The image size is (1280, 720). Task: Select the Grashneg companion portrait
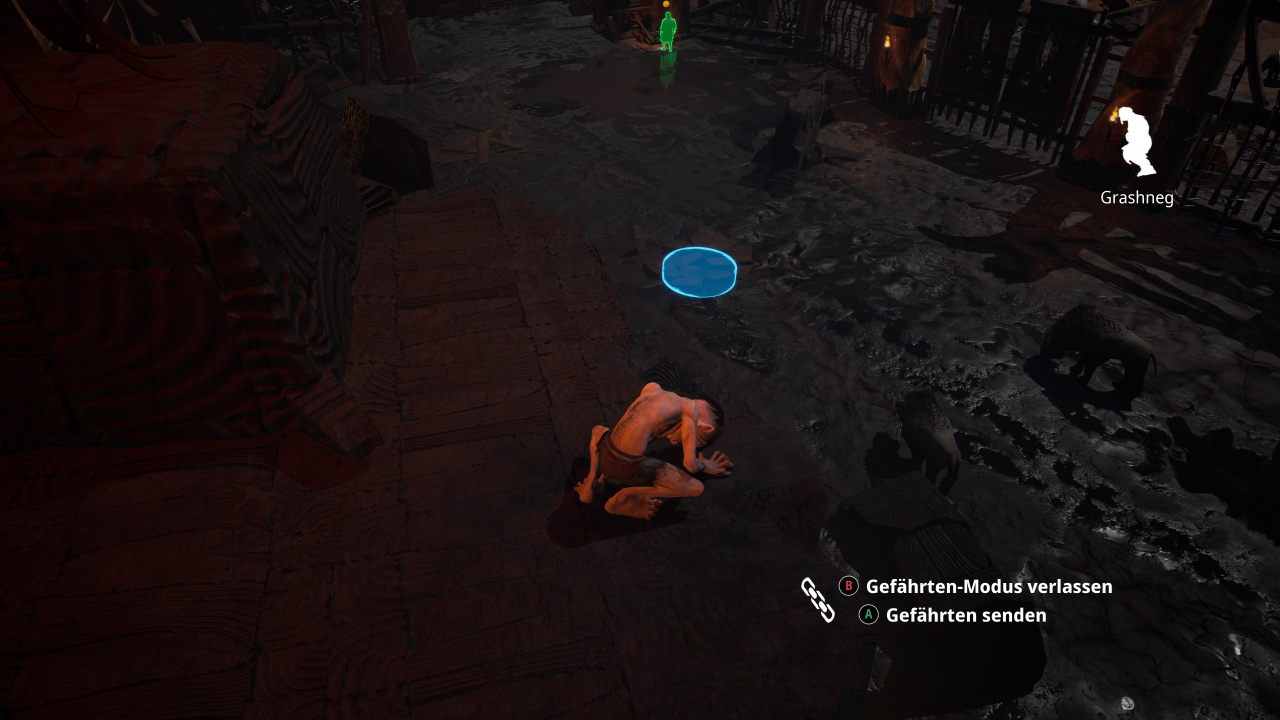[x=1135, y=142]
